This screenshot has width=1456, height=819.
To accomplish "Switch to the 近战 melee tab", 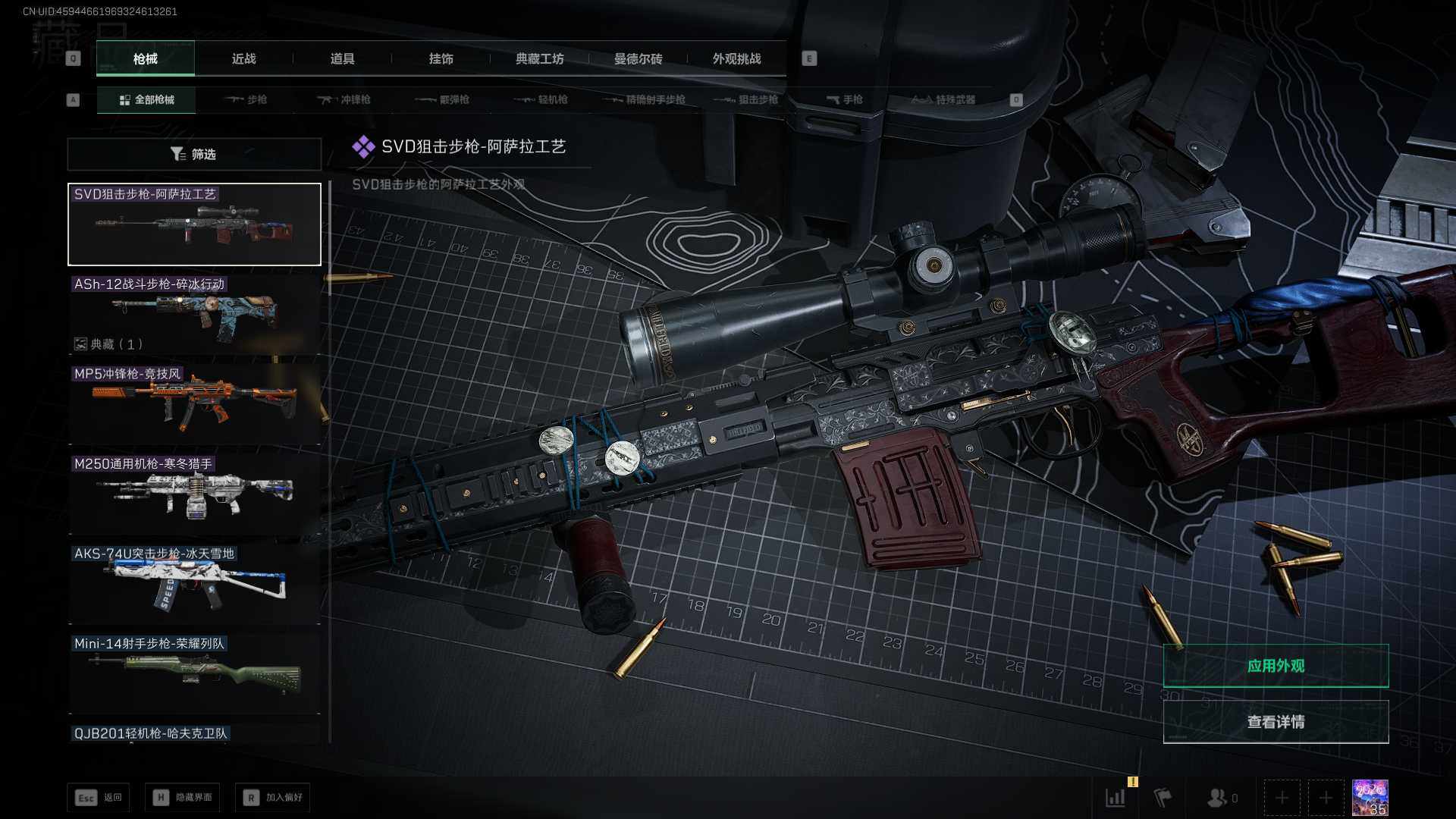I will coord(243,59).
